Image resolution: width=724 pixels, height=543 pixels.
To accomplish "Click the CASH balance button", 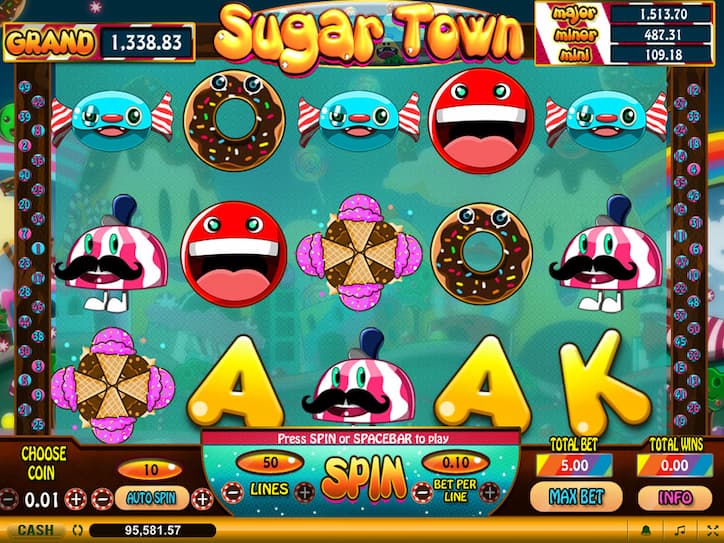I will (x=31, y=530).
